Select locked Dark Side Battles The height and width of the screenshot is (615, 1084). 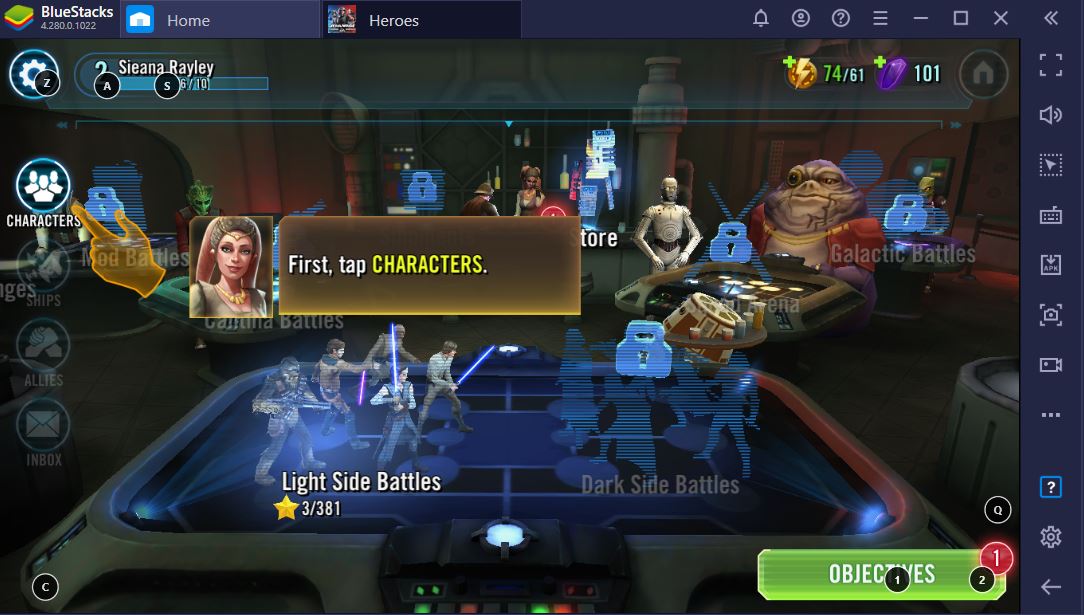point(660,420)
